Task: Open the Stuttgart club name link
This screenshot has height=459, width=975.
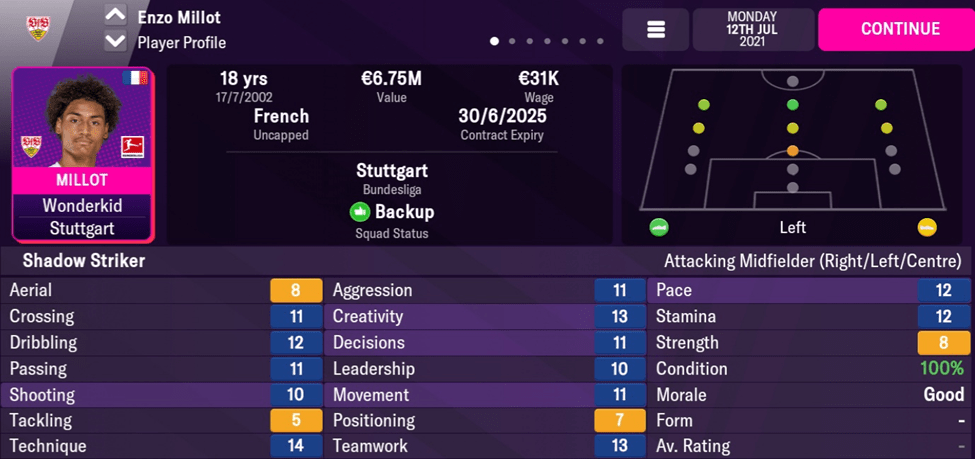Action: (x=392, y=171)
